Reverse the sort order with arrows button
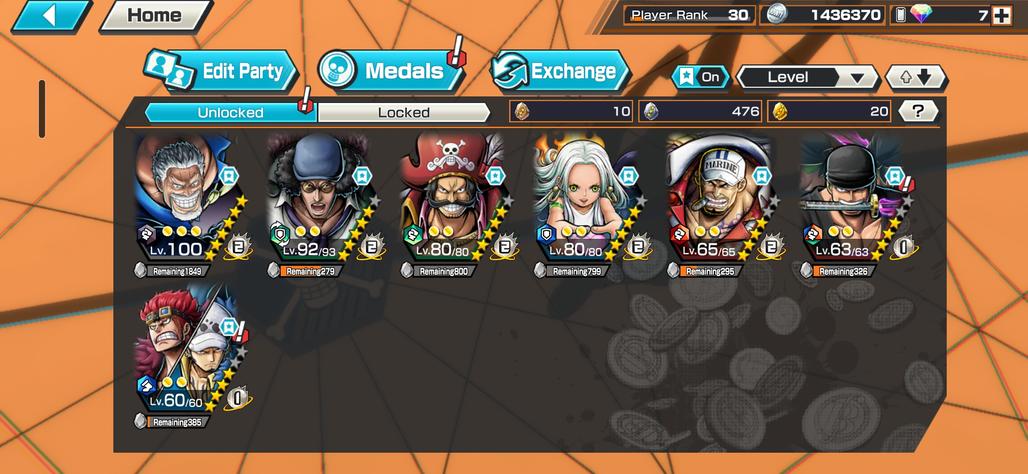 pyautogui.click(x=915, y=77)
